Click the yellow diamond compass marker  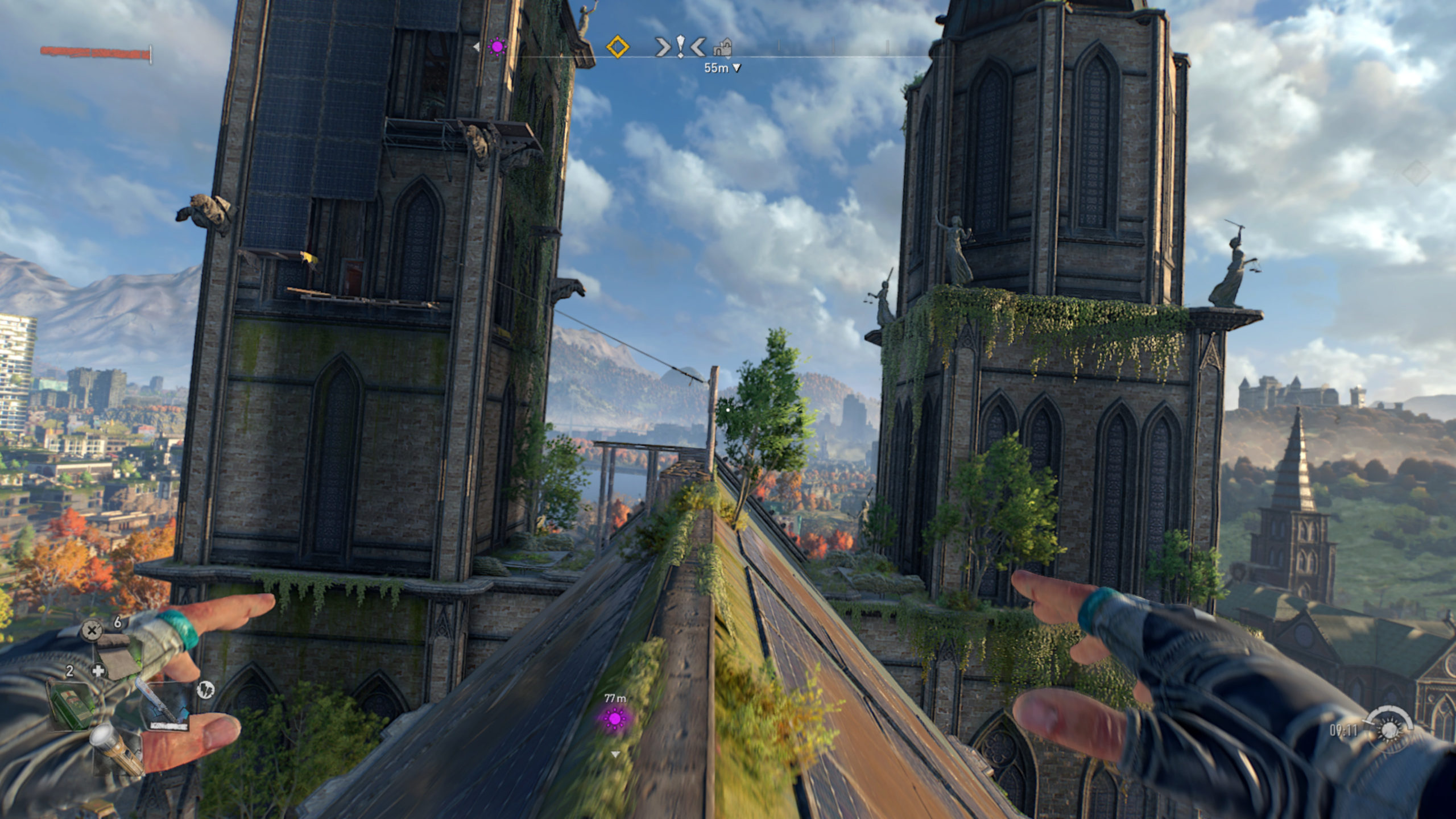pyautogui.click(x=618, y=47)
